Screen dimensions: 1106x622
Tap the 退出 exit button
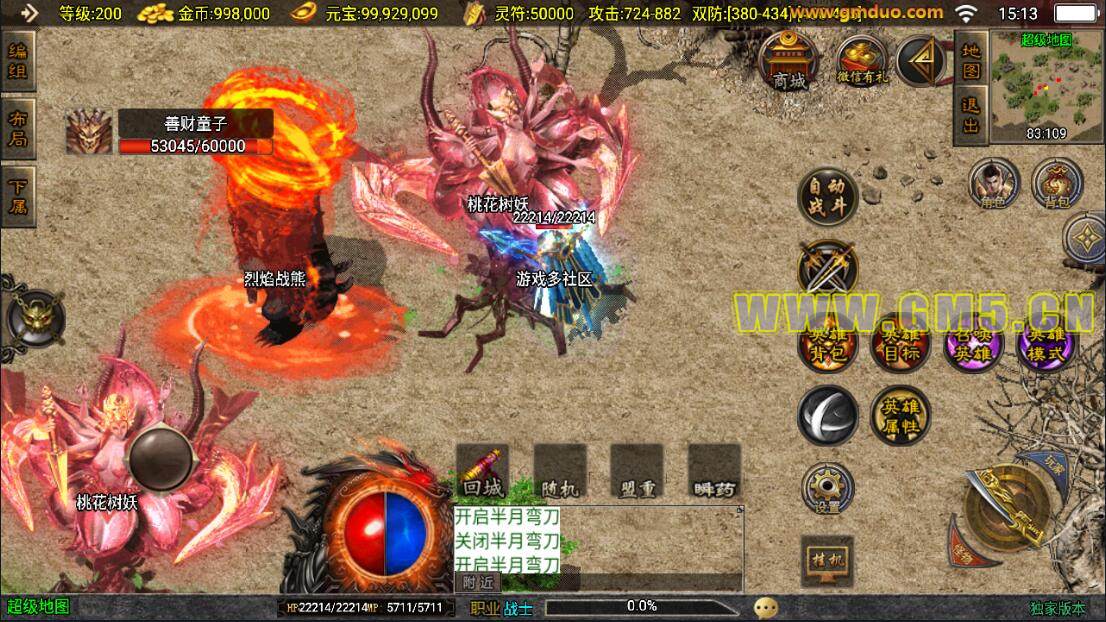tap(970, 111)
